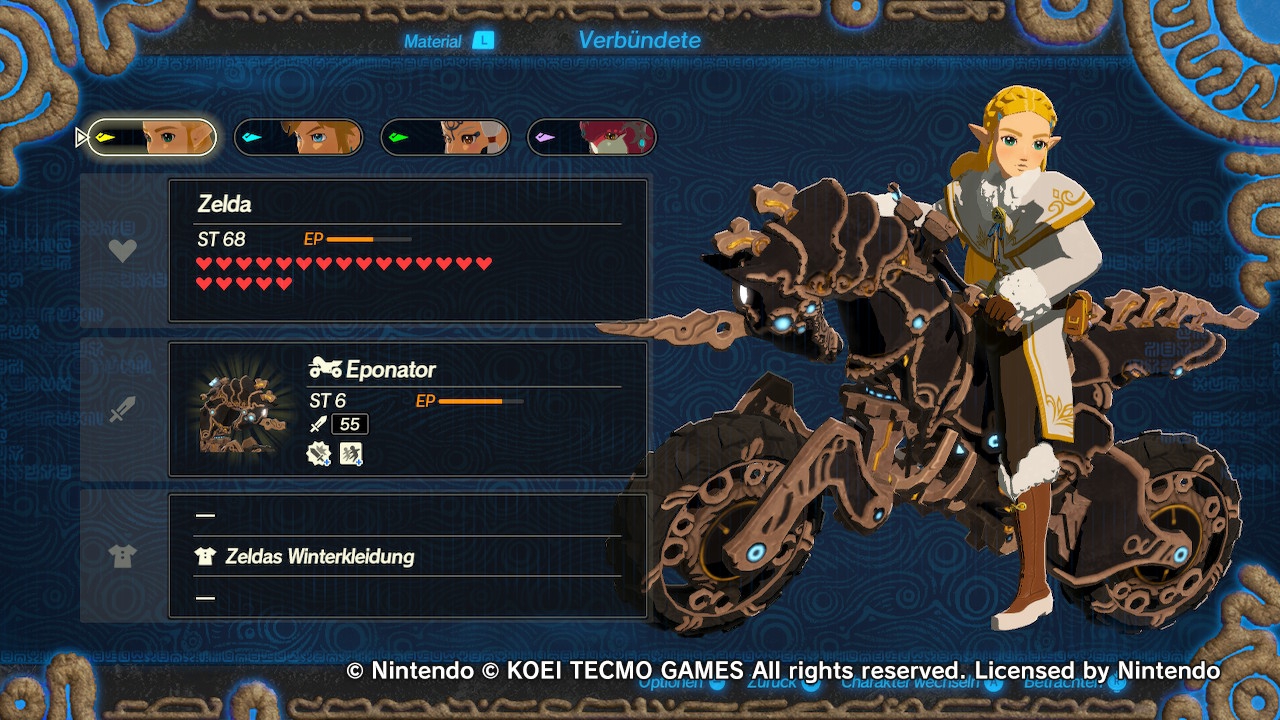The image size is (1280, 720).
Task: Select the Eponator weapon panel
Action: [x=408, y=409]
